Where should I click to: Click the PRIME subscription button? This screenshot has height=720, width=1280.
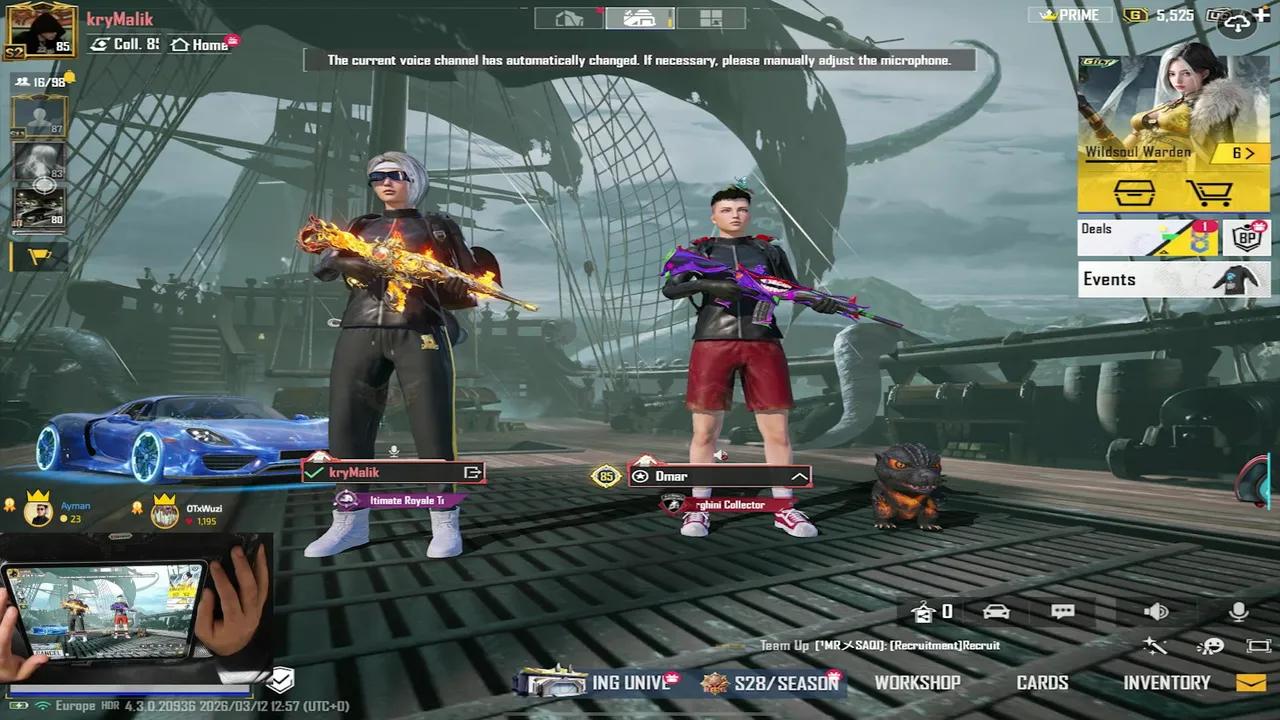click(x=1071, y=14)
